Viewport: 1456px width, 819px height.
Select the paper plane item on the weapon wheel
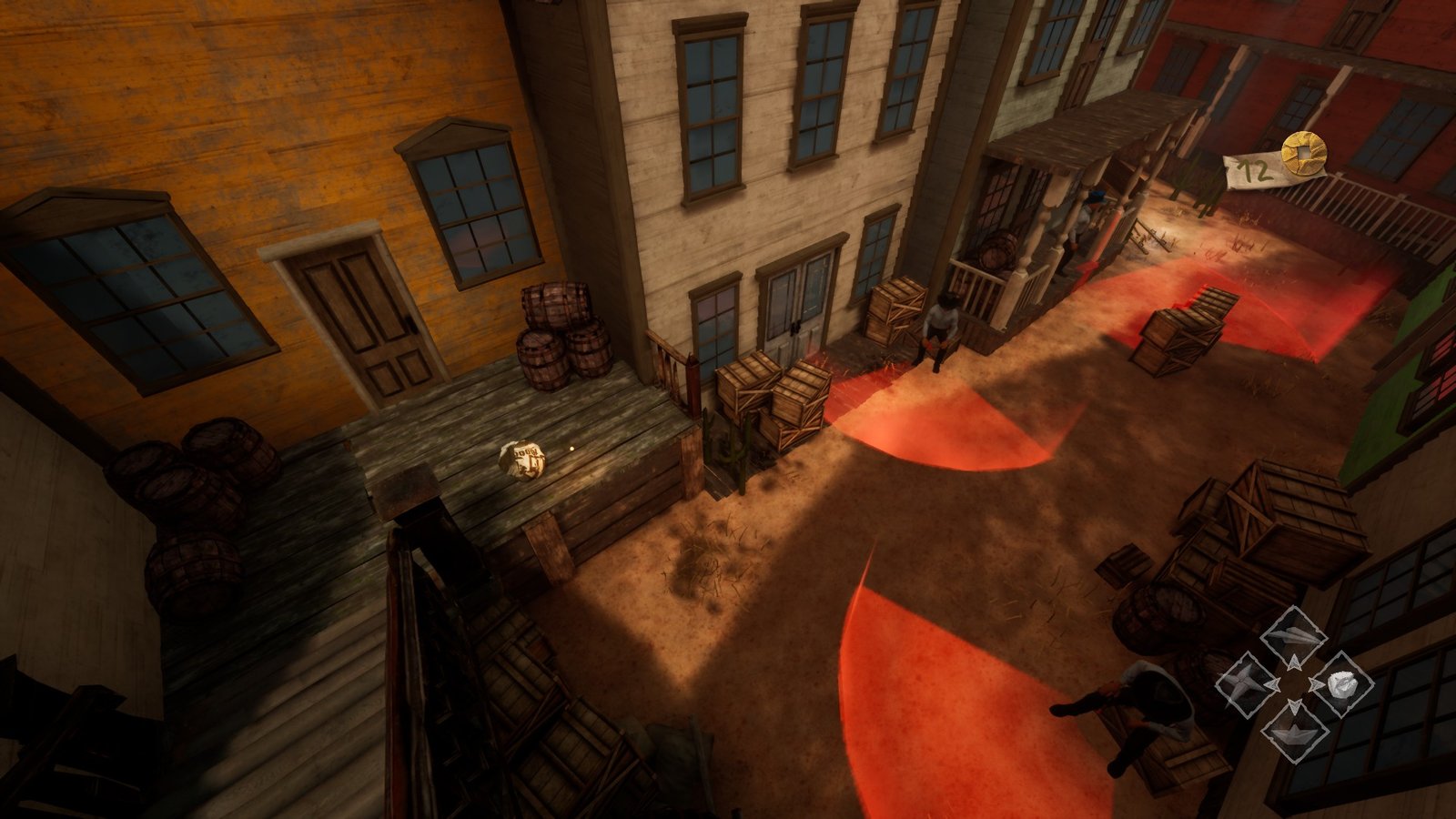[x=1293, y=634]
